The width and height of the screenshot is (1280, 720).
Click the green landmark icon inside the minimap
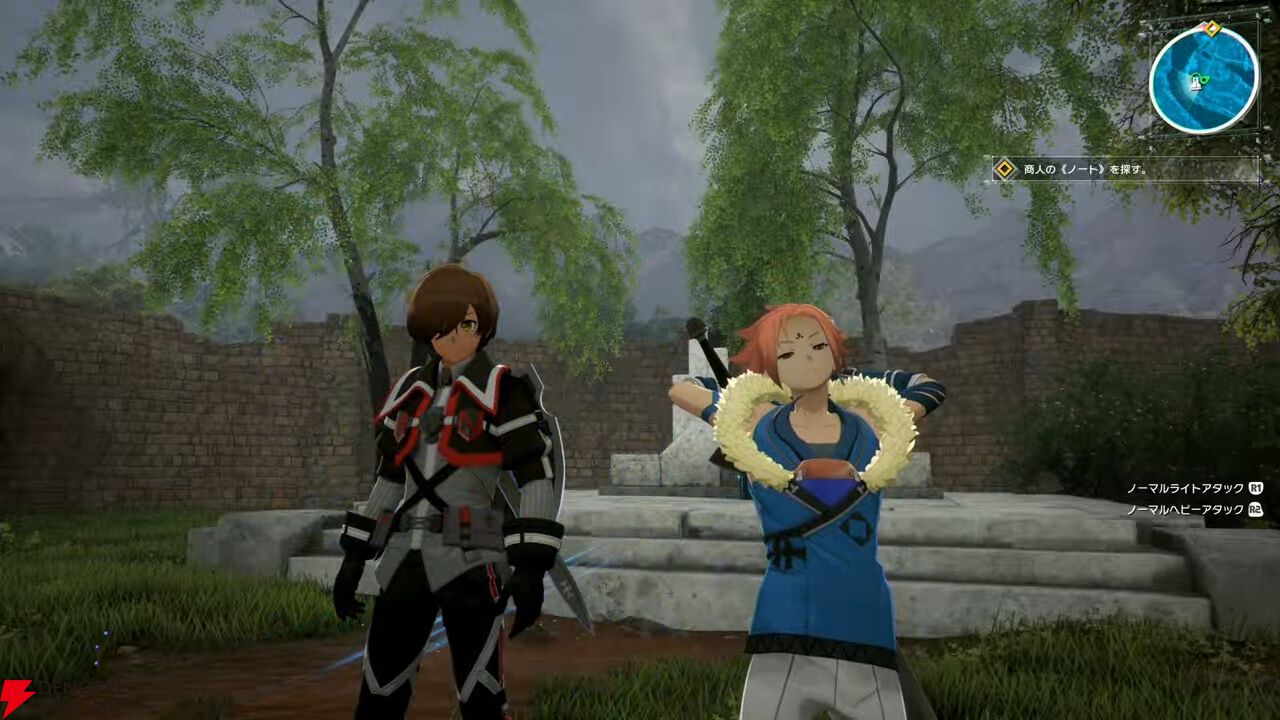coord(1206,78)
